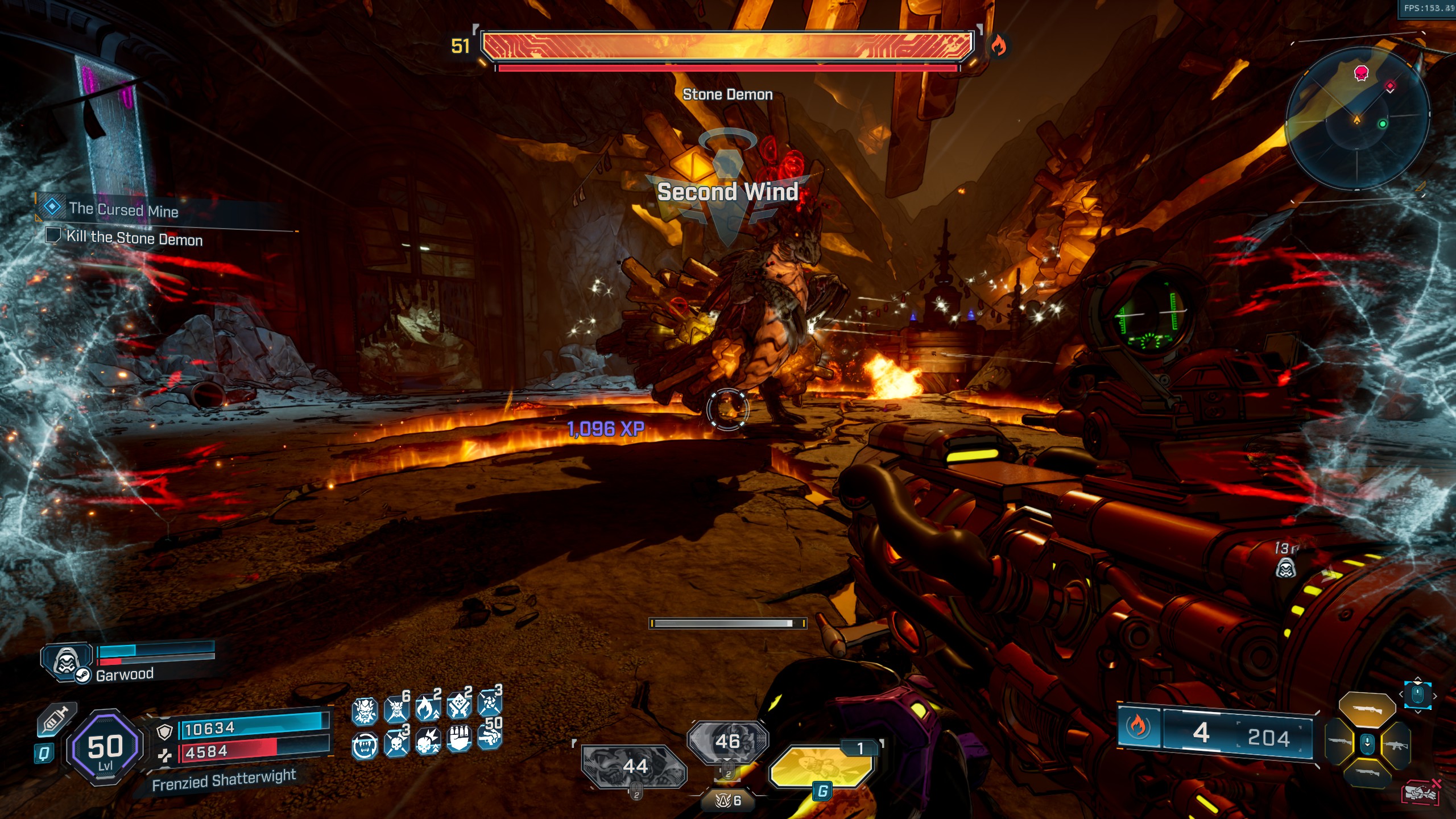The image size is (1456, 819).
Task: Select the raised fist buff icon
Action: [x=458, y=739]
